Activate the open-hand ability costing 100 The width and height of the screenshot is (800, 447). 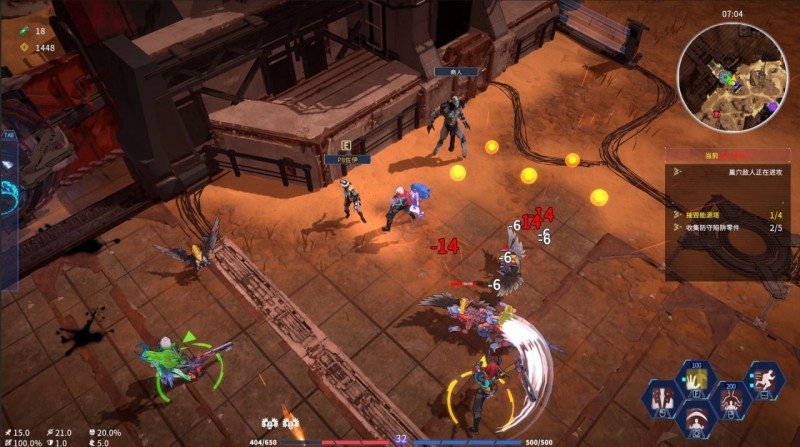point(695,380)
